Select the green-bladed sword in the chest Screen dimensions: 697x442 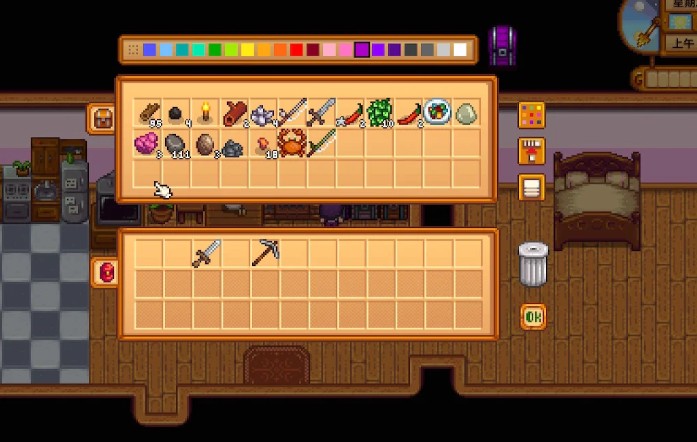pyautogui.click(x=320, y=143)
